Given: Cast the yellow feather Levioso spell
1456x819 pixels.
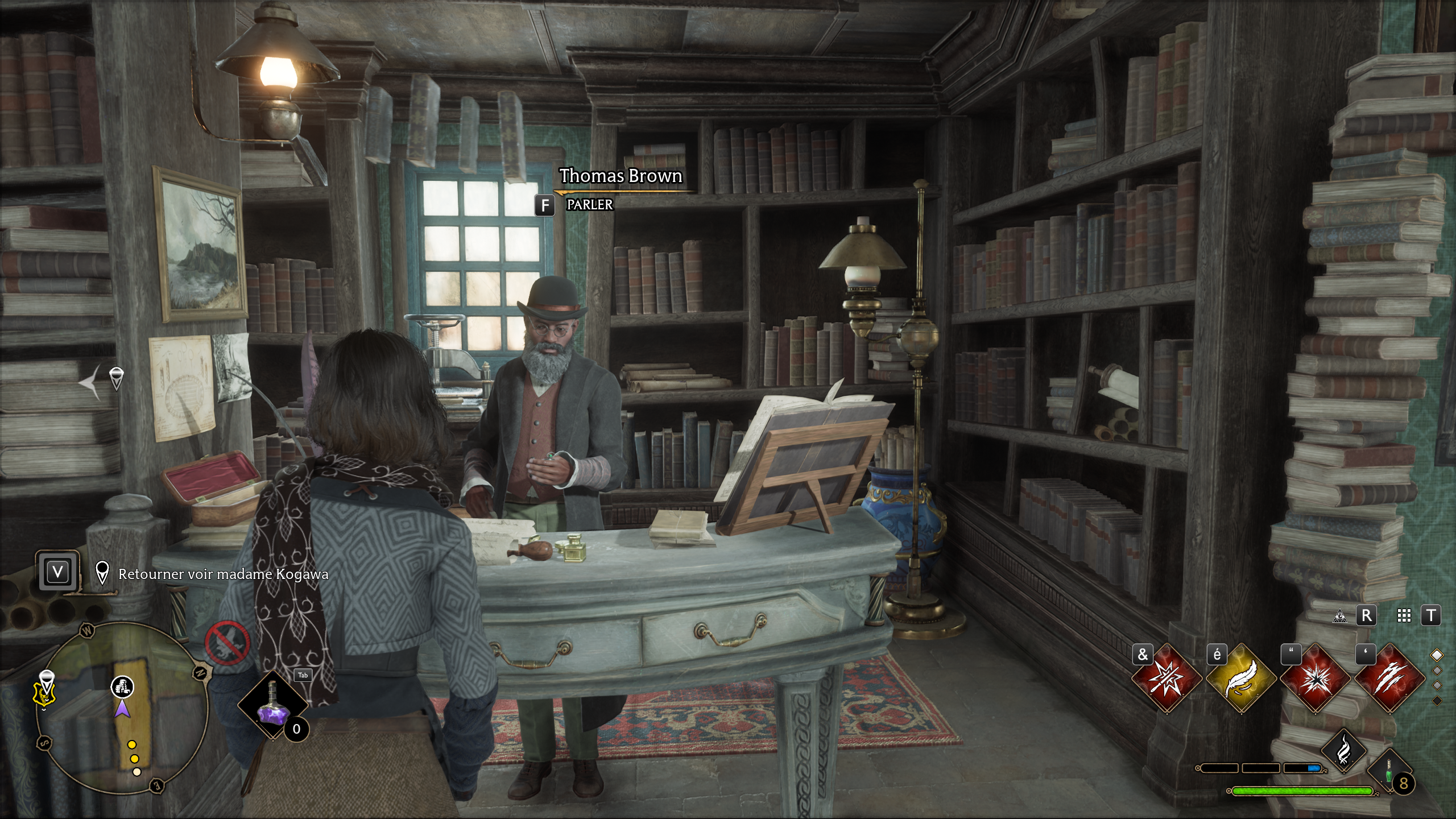Looking at the screenshot, I should tap(1240, 679).
